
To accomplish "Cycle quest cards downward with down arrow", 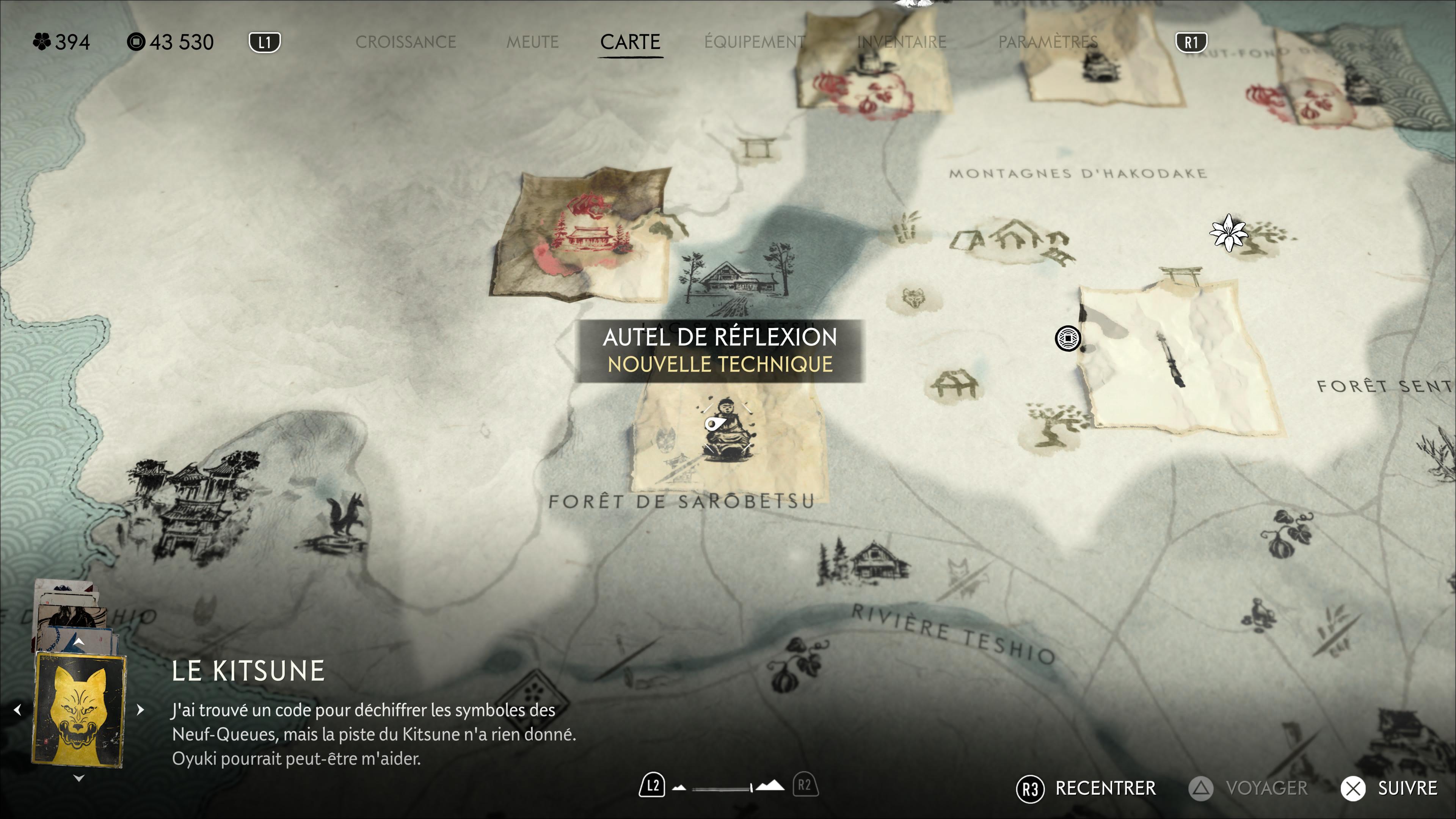I will pyautogui.click(x=79, y=778).
